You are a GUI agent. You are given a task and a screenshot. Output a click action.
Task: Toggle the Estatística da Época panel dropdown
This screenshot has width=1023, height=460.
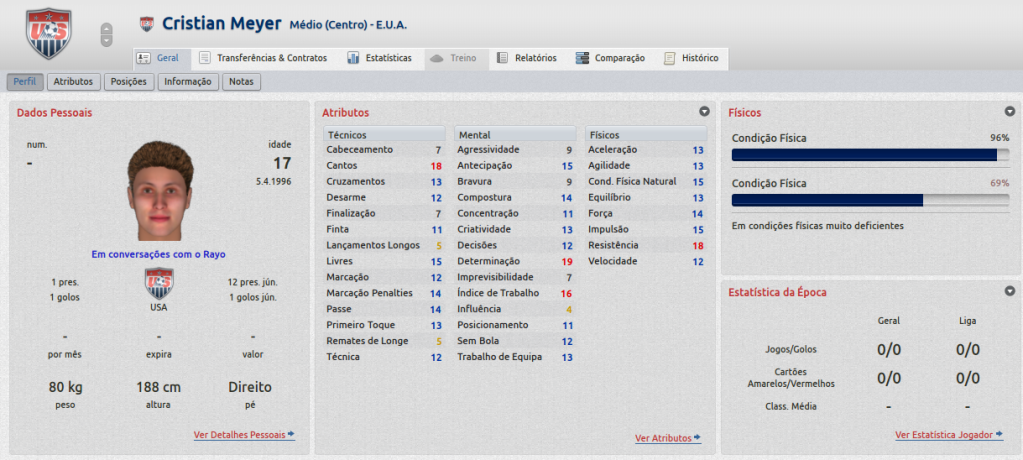coord(1009,291)
